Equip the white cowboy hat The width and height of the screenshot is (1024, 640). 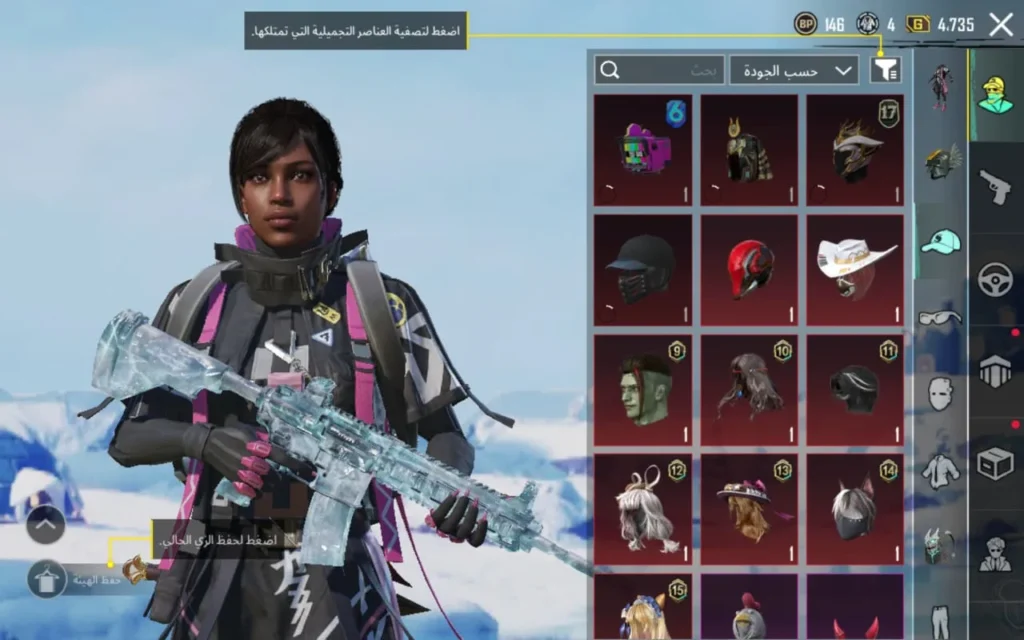point(855,270)
